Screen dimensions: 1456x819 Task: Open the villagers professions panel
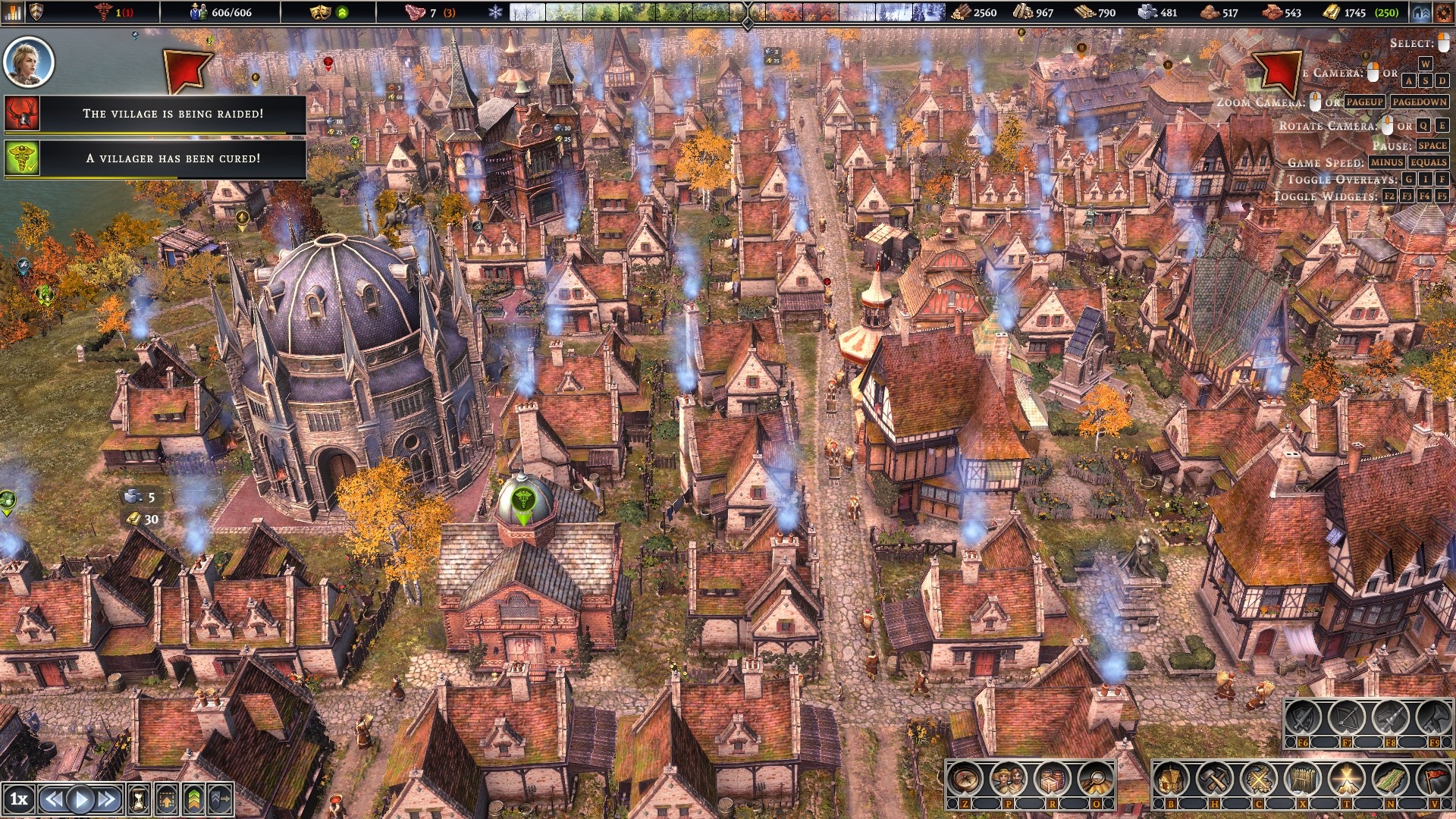pos(1009,779)
